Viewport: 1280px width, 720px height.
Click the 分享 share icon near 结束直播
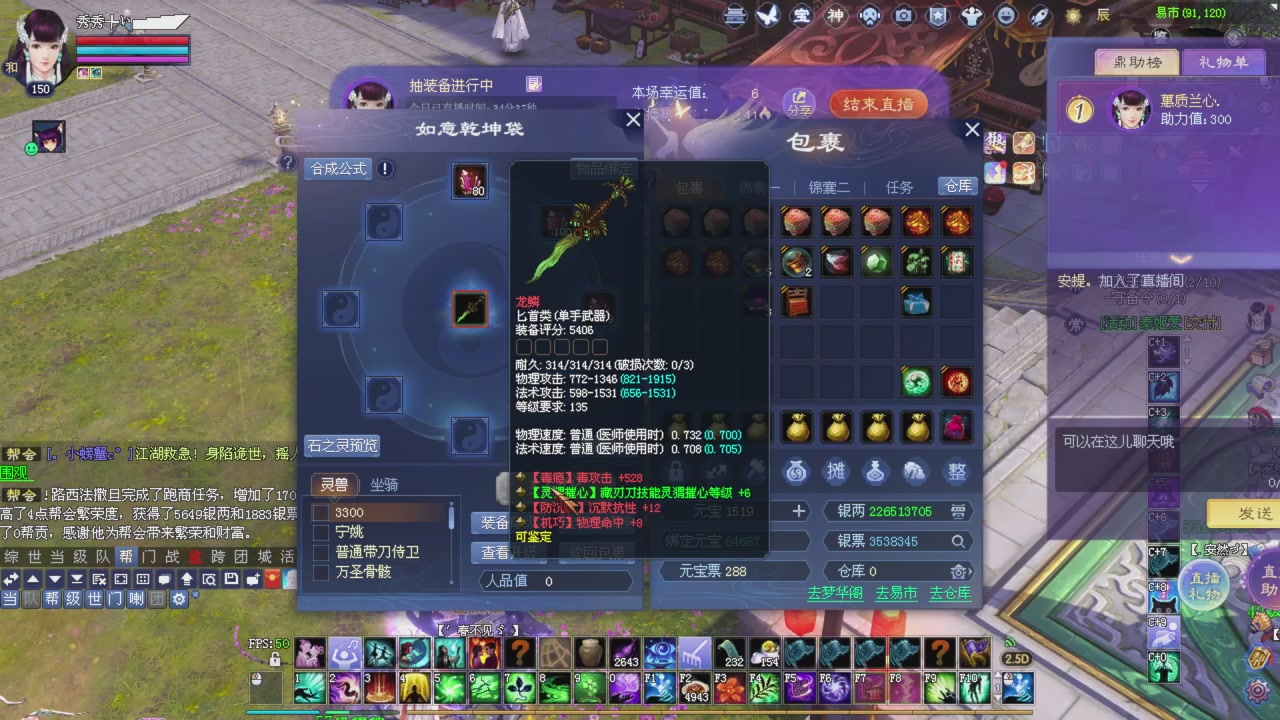[800, 104]
